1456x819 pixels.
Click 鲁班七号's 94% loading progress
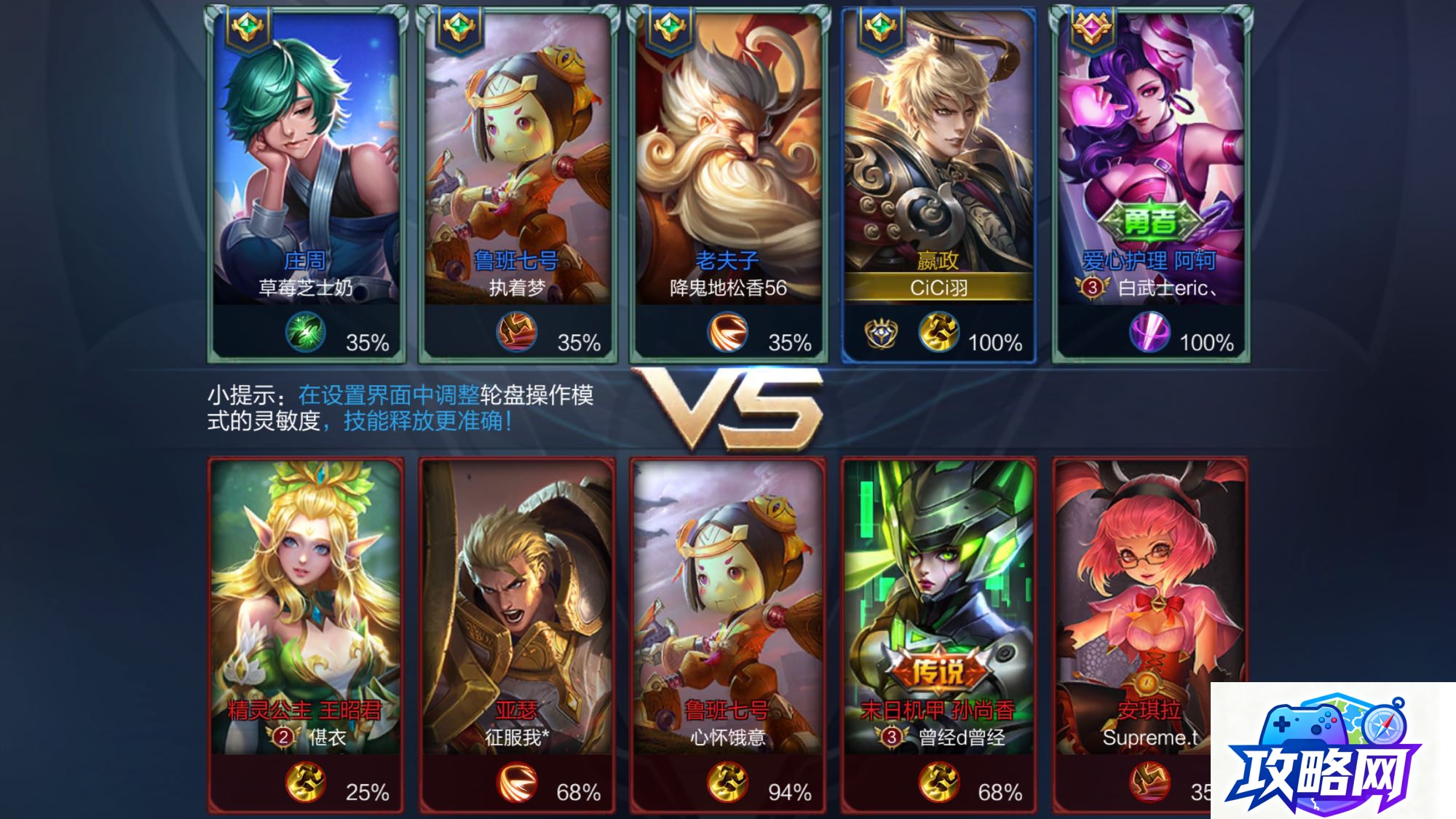pyautogui.click(x=789, y=785)
